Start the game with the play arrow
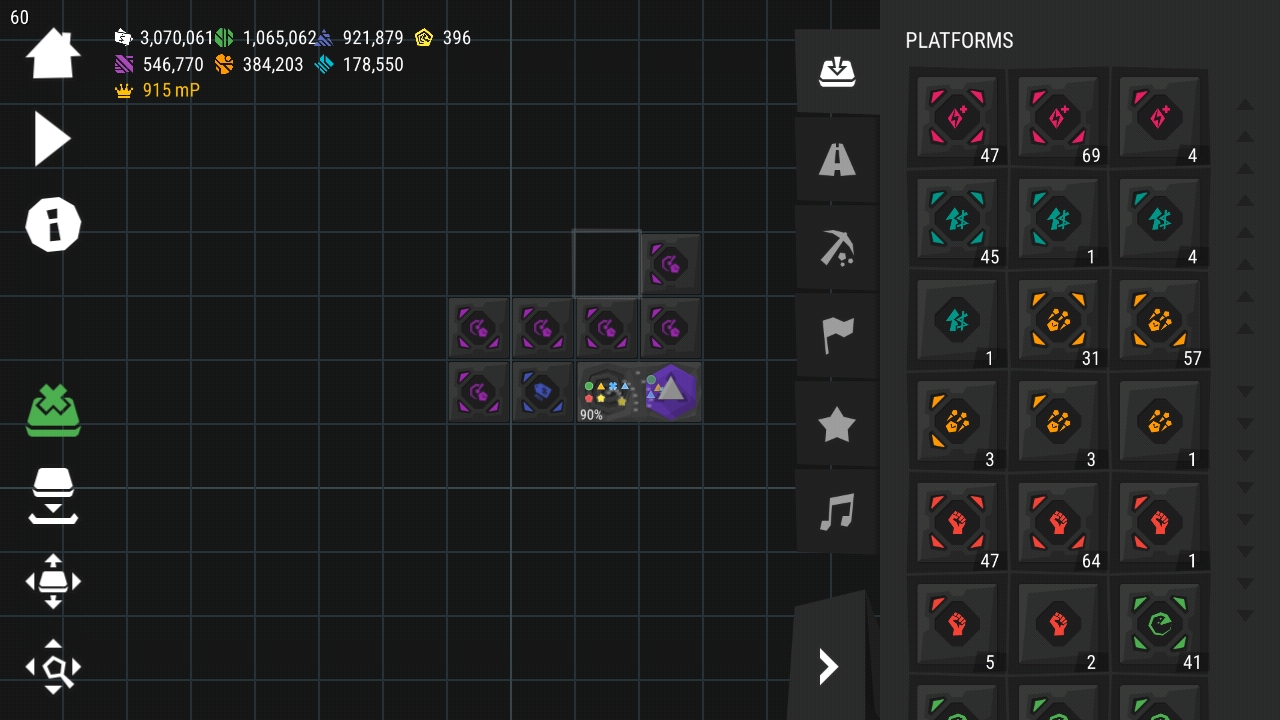This screenshot has width=1280, height=720. point(52,138)
